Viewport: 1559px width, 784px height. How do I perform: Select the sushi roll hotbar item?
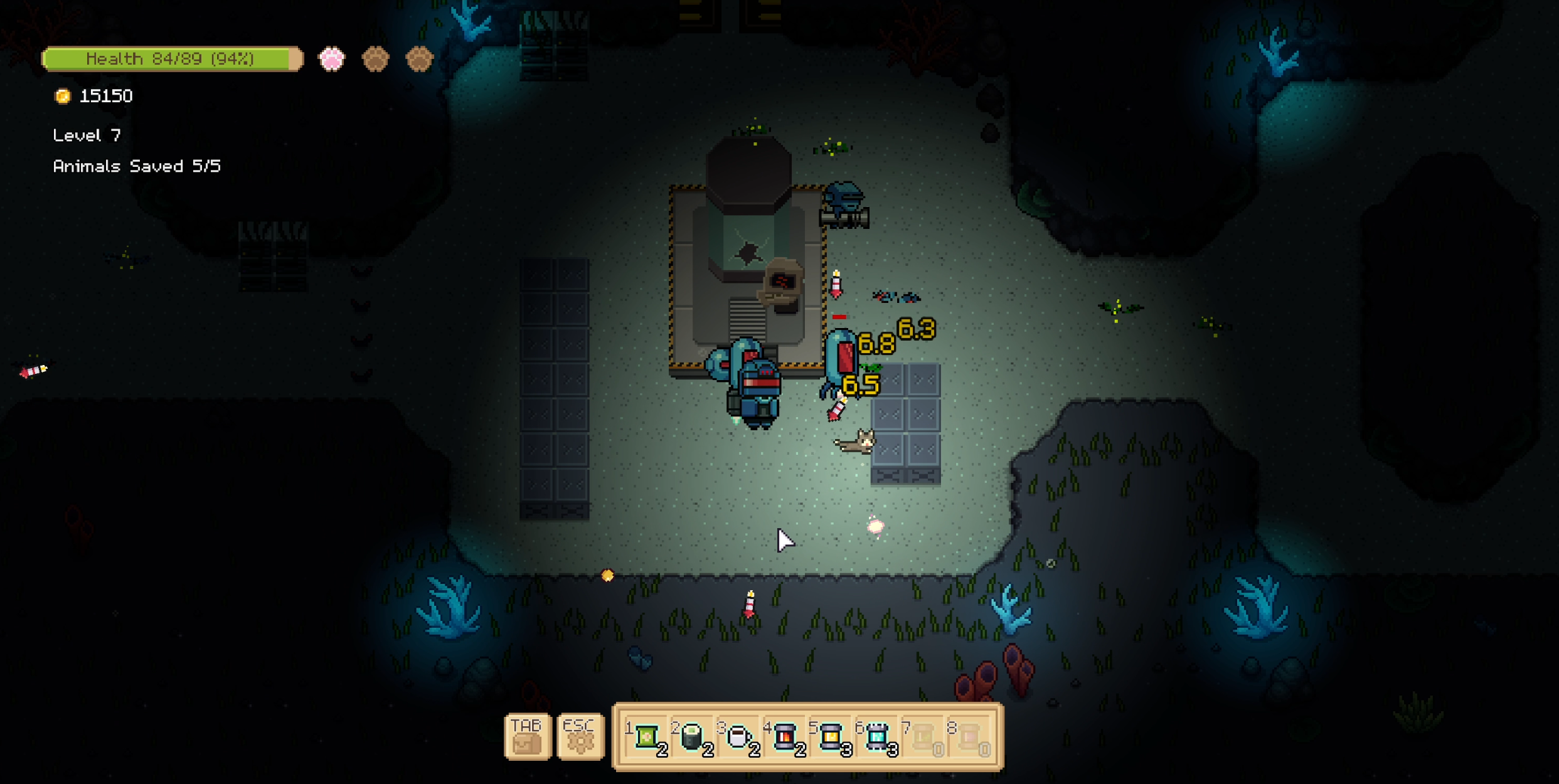click(x=692, y=737)
